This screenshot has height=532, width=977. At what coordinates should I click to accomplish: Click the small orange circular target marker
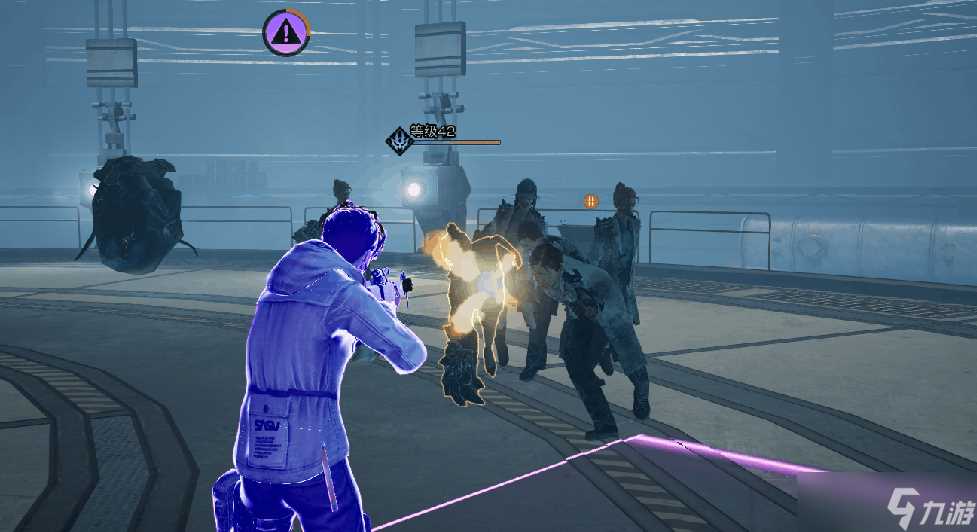591,201
